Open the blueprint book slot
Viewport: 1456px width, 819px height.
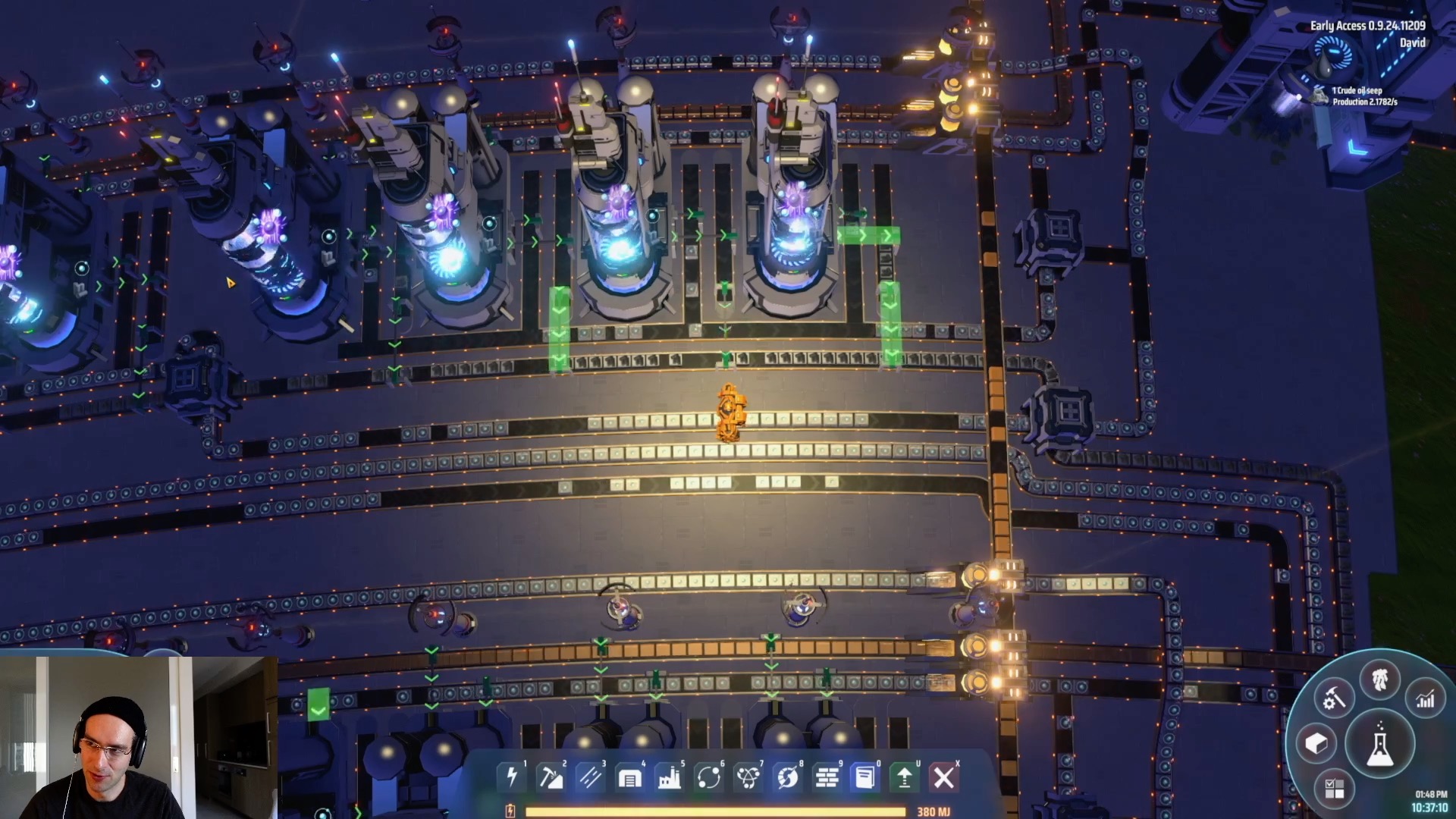pos(865,777)
